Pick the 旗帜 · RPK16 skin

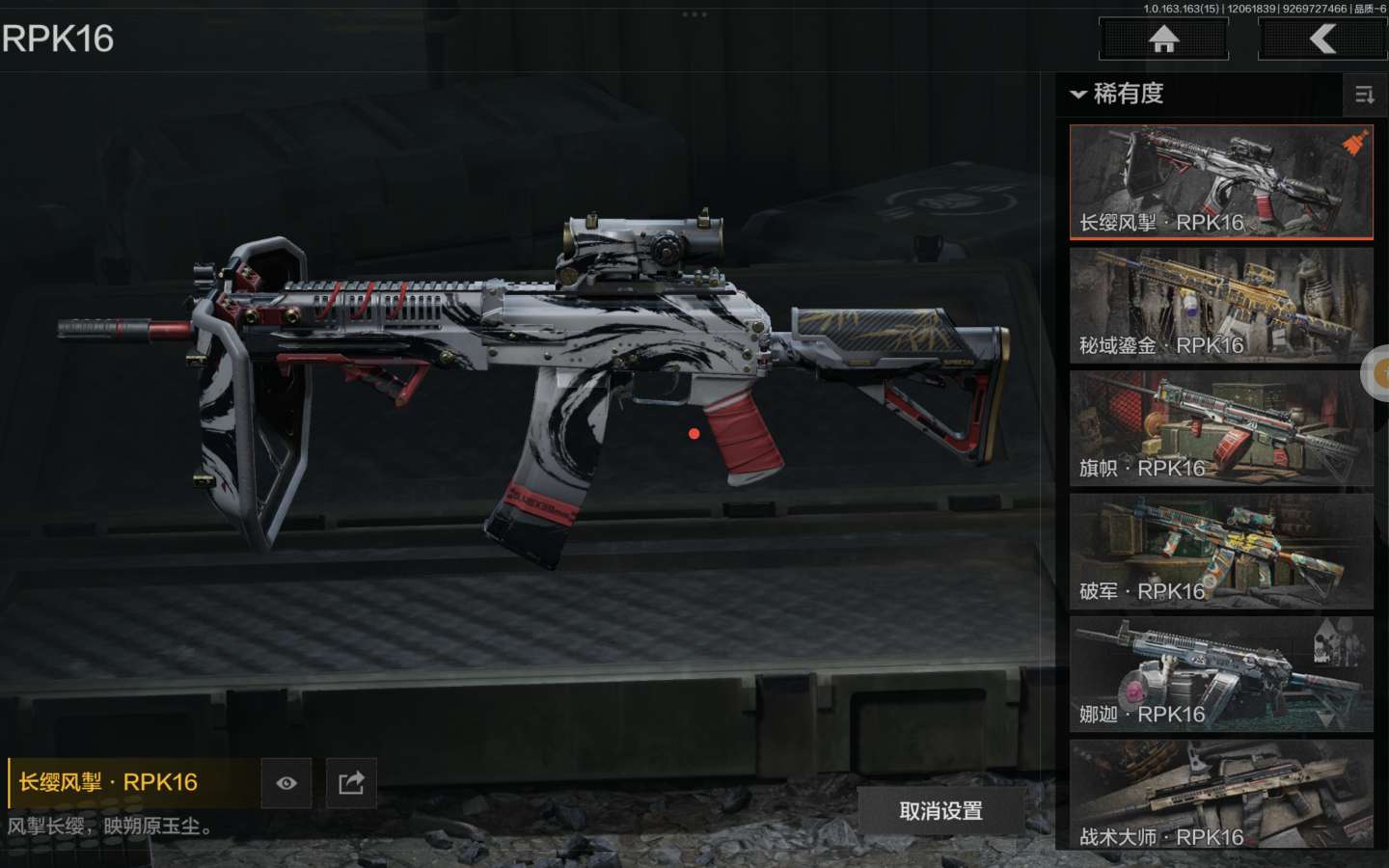point(1220,427)
